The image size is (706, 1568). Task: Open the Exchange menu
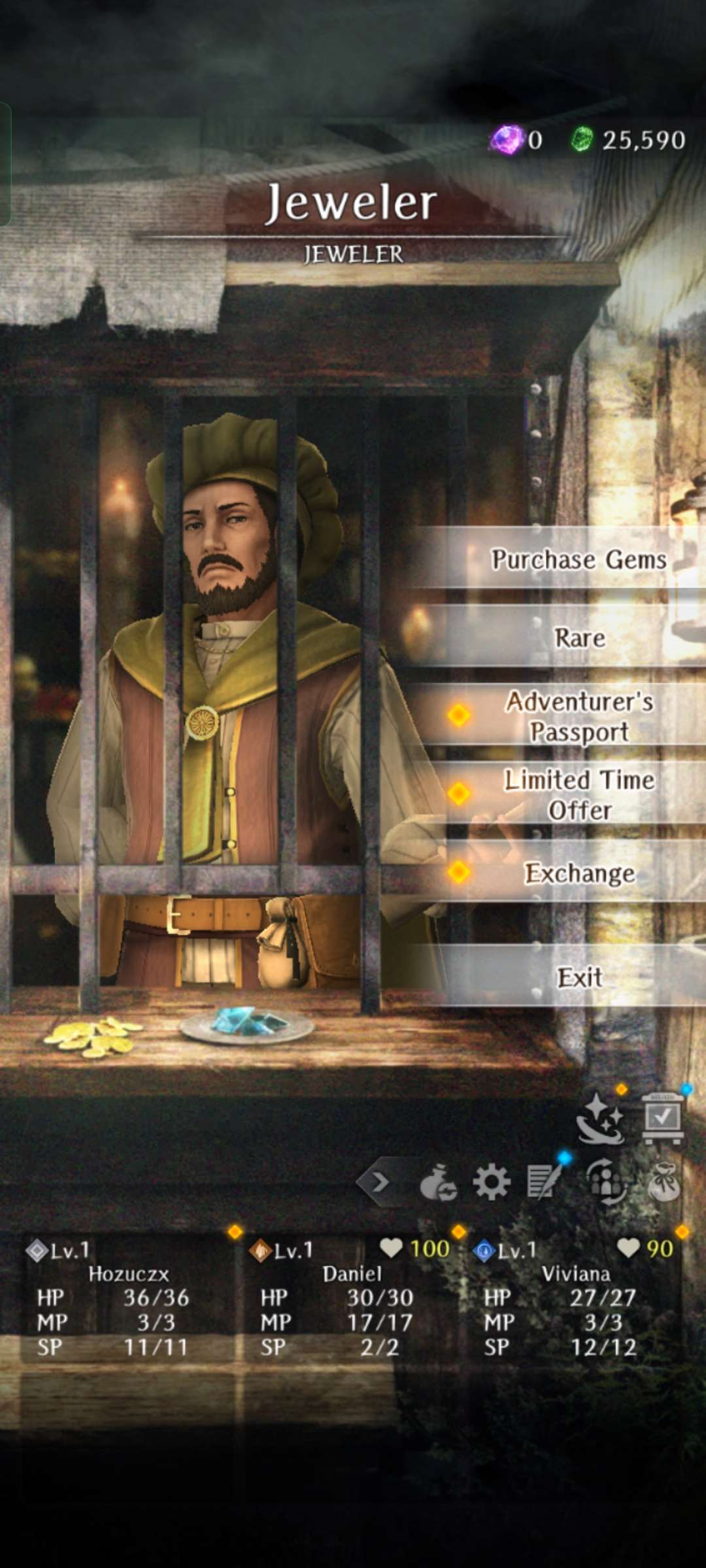click(x=579, y=873)
